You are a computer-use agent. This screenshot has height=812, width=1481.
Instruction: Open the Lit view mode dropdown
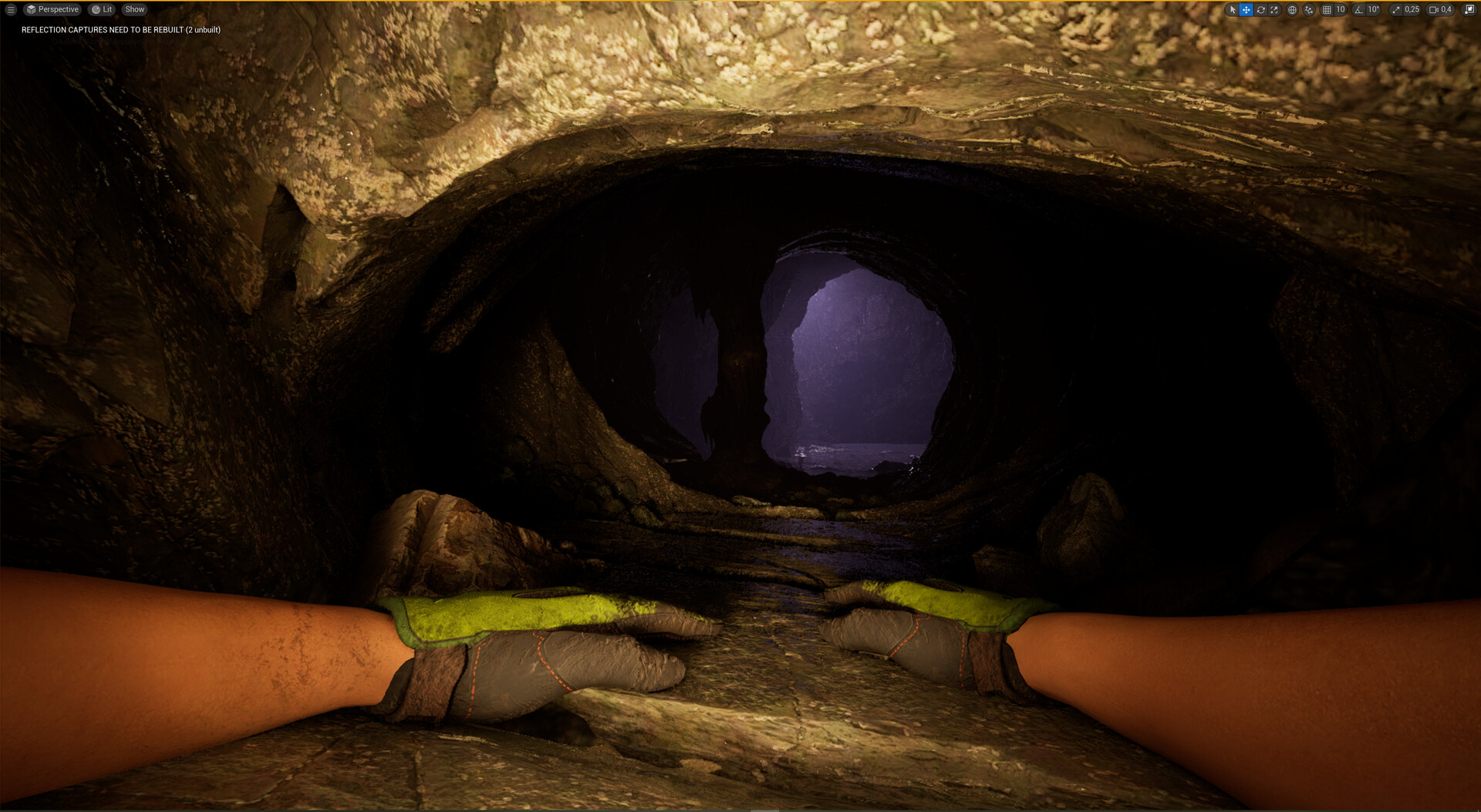tap(101, 9)
